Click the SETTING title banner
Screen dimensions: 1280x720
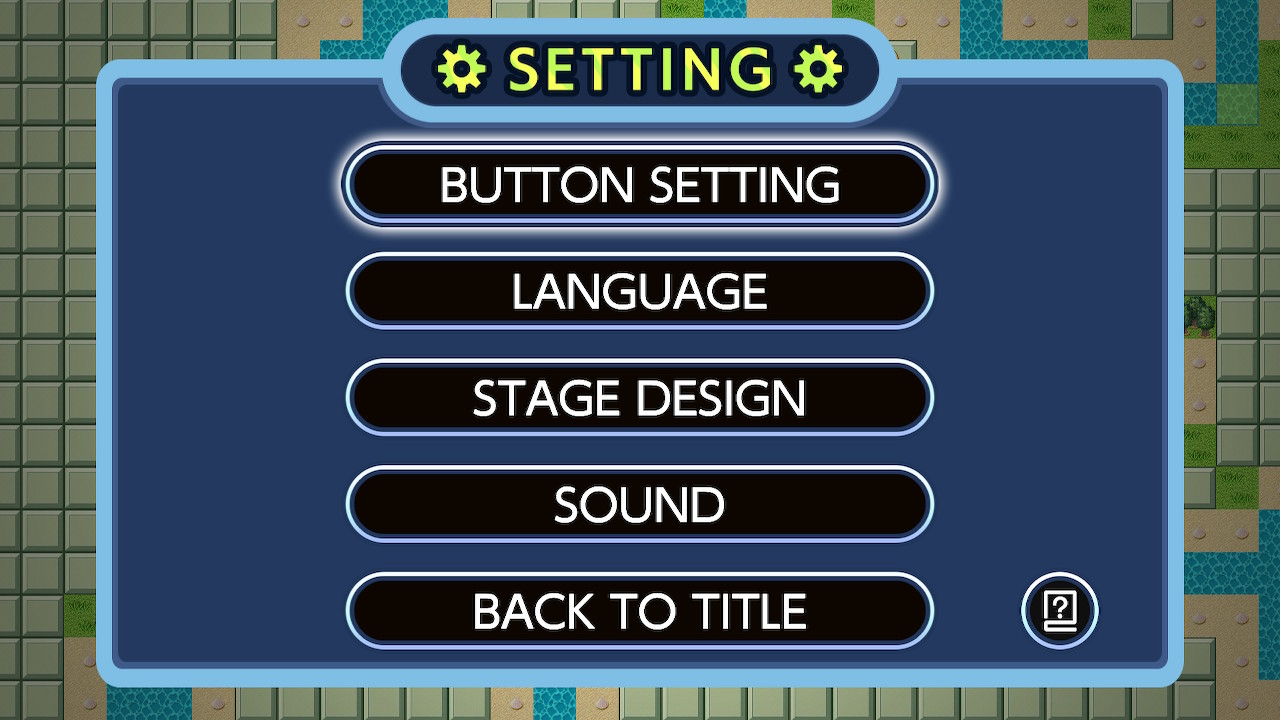coord(640,68)
